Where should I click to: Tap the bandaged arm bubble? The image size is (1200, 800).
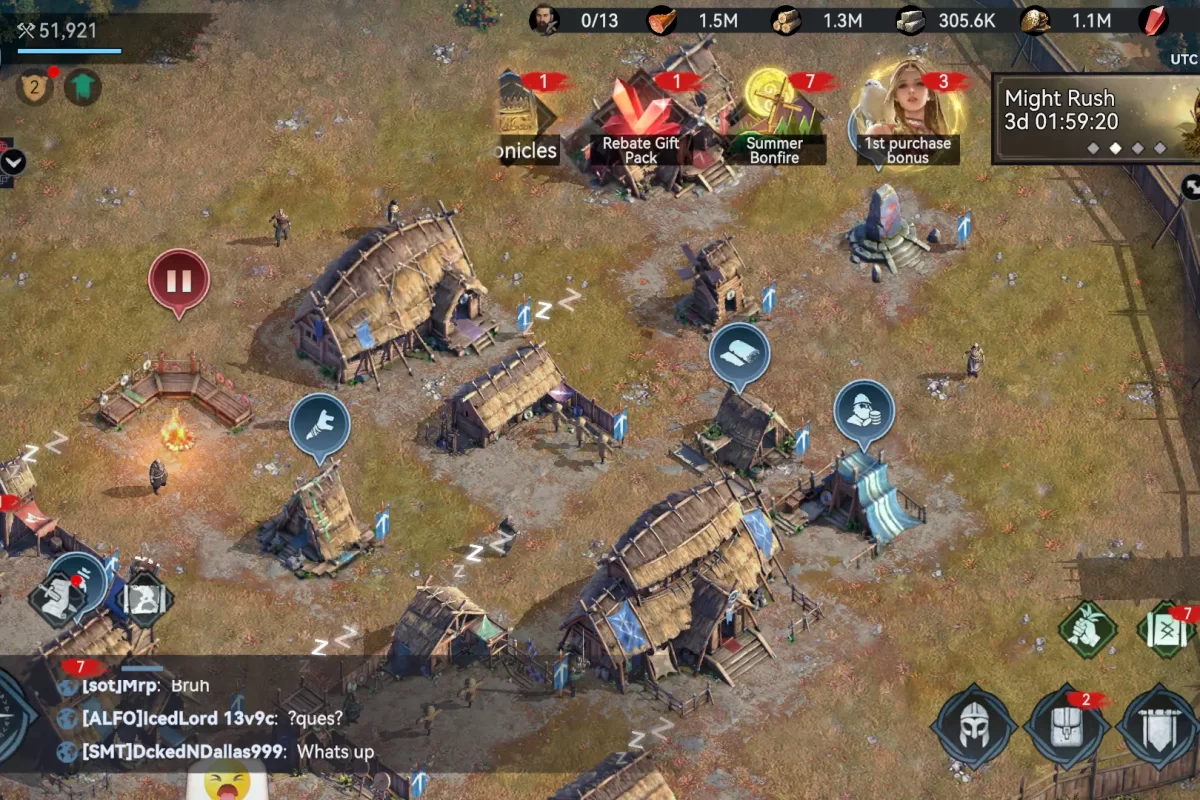click(x=319, y=425)
